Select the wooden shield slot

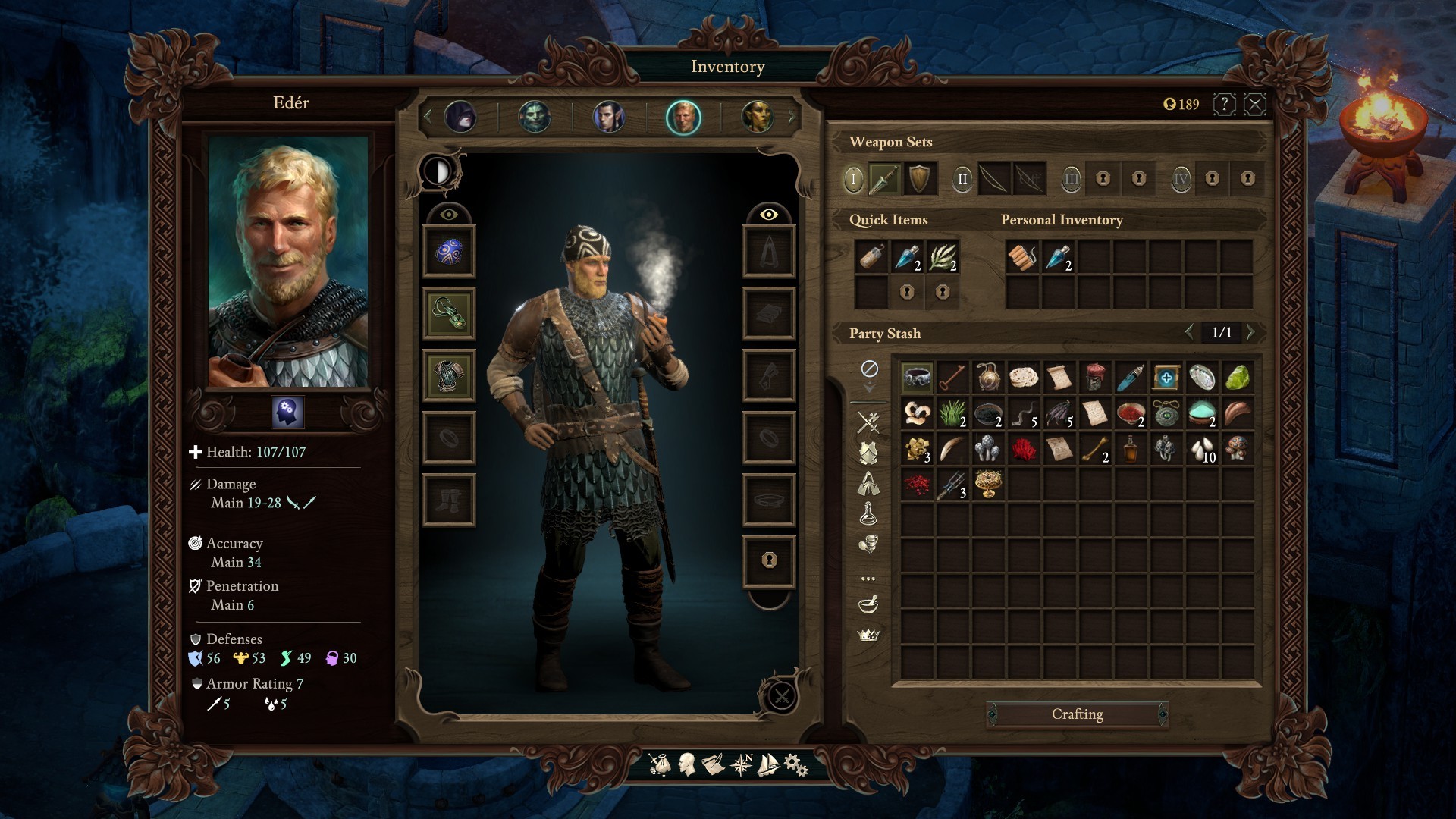pyautogui.click(x=919, y=179)
